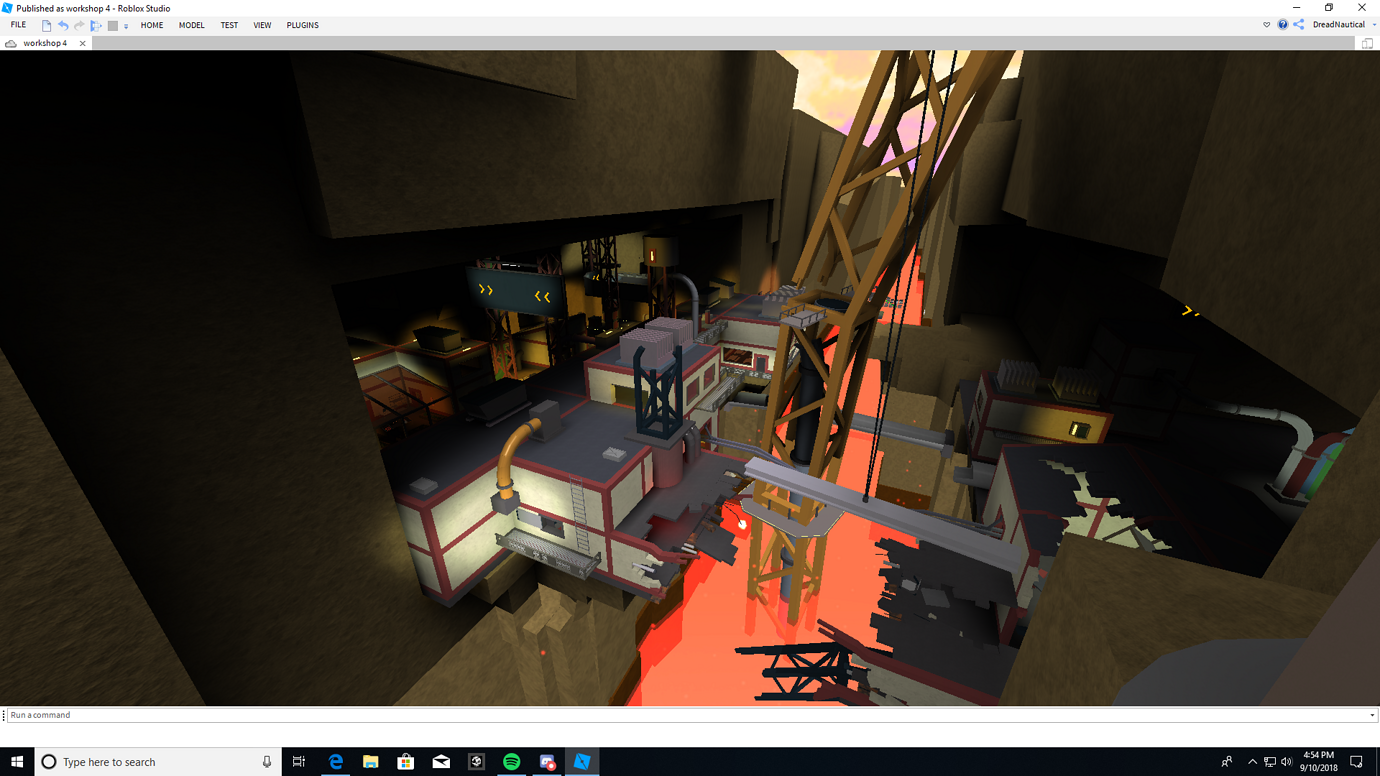The width and height of the screenshot is (1380, 776).
Task: Open the DreadNautical account dropdown
Action: click(1374, 24)
